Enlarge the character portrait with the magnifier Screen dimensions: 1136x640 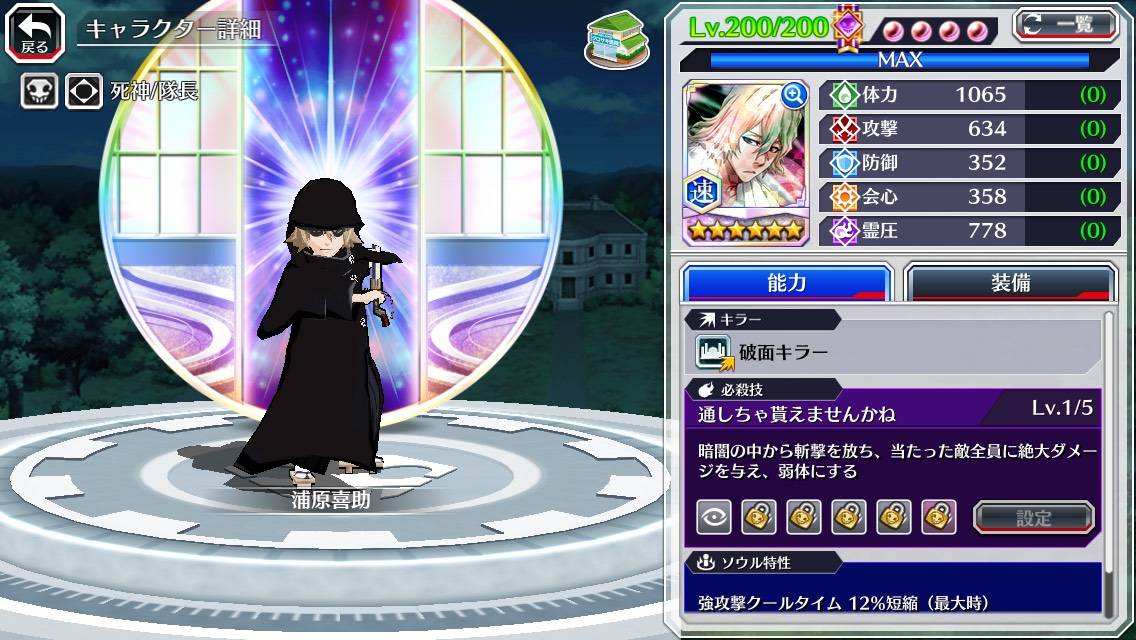tap(794, 95)
